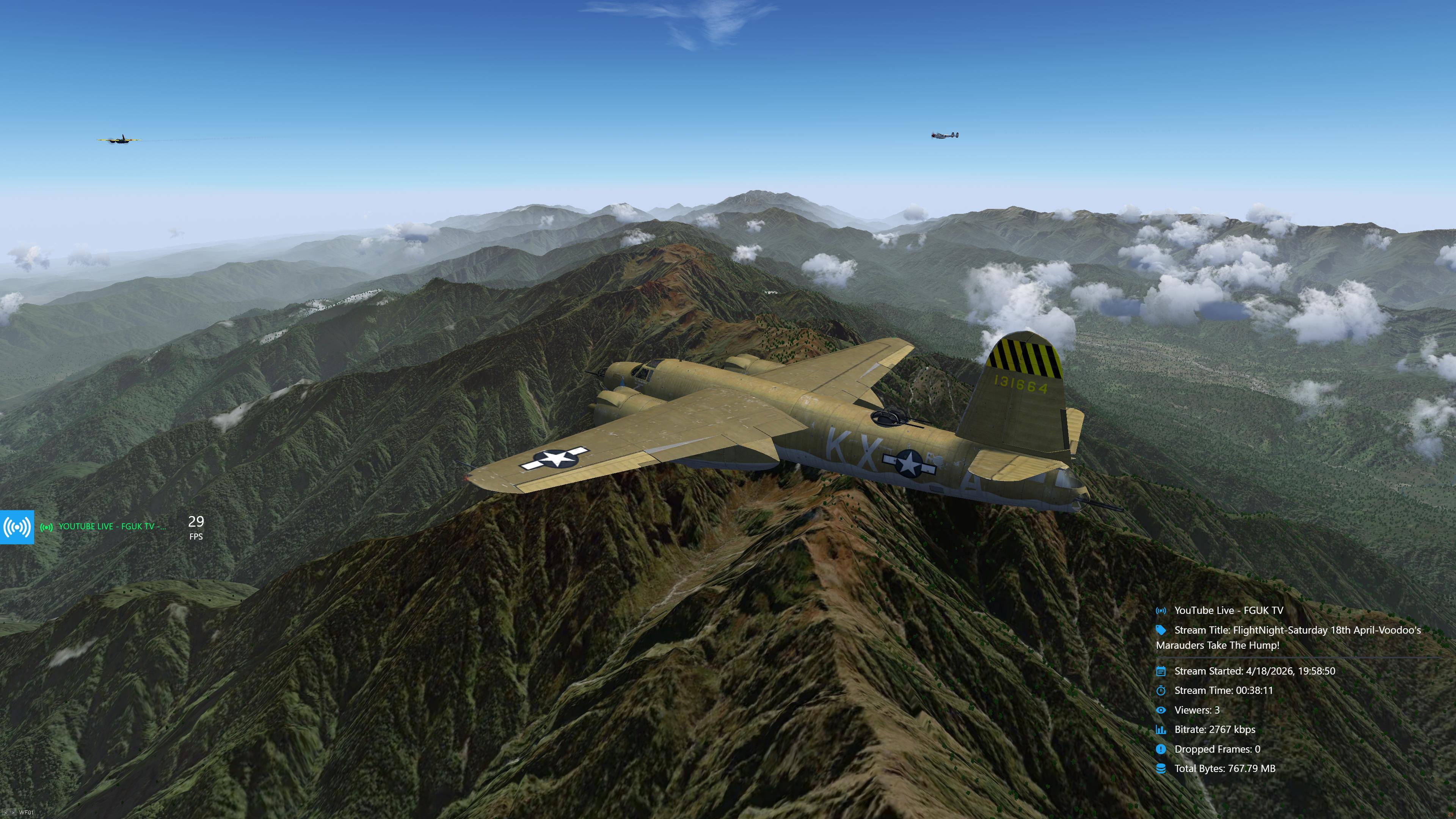Click the next view arrow beside WF01
This screenshot has width=1456, height=819.
click(x=13, y=812)
